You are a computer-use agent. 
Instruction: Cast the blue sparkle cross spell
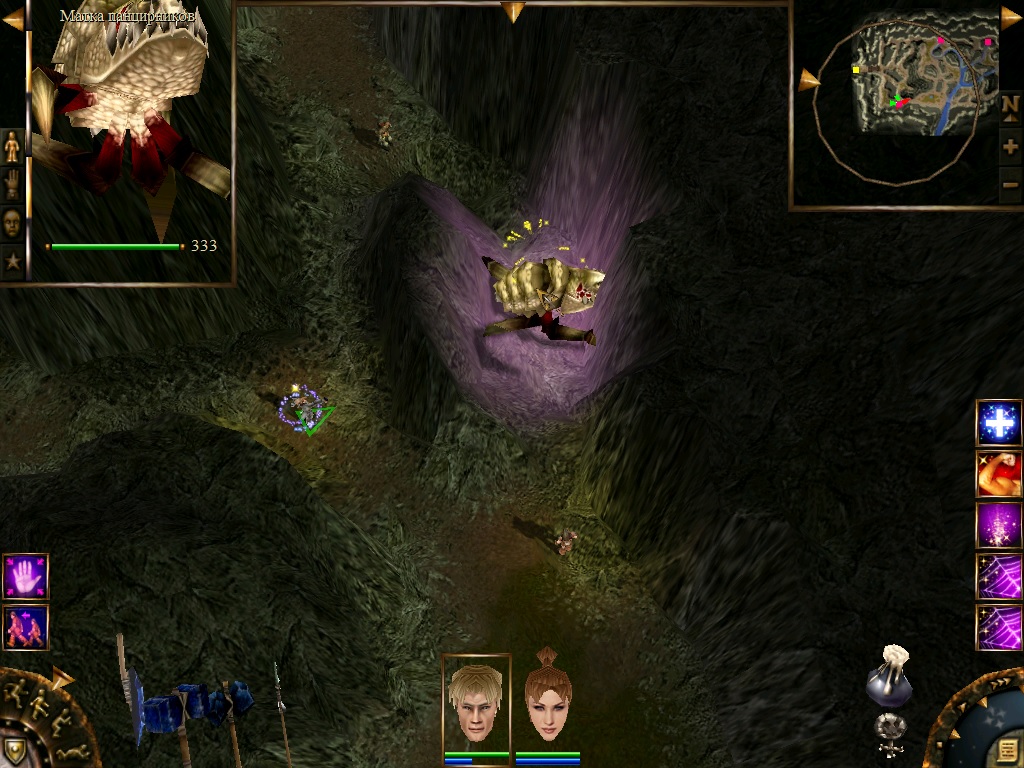[998, 423]
